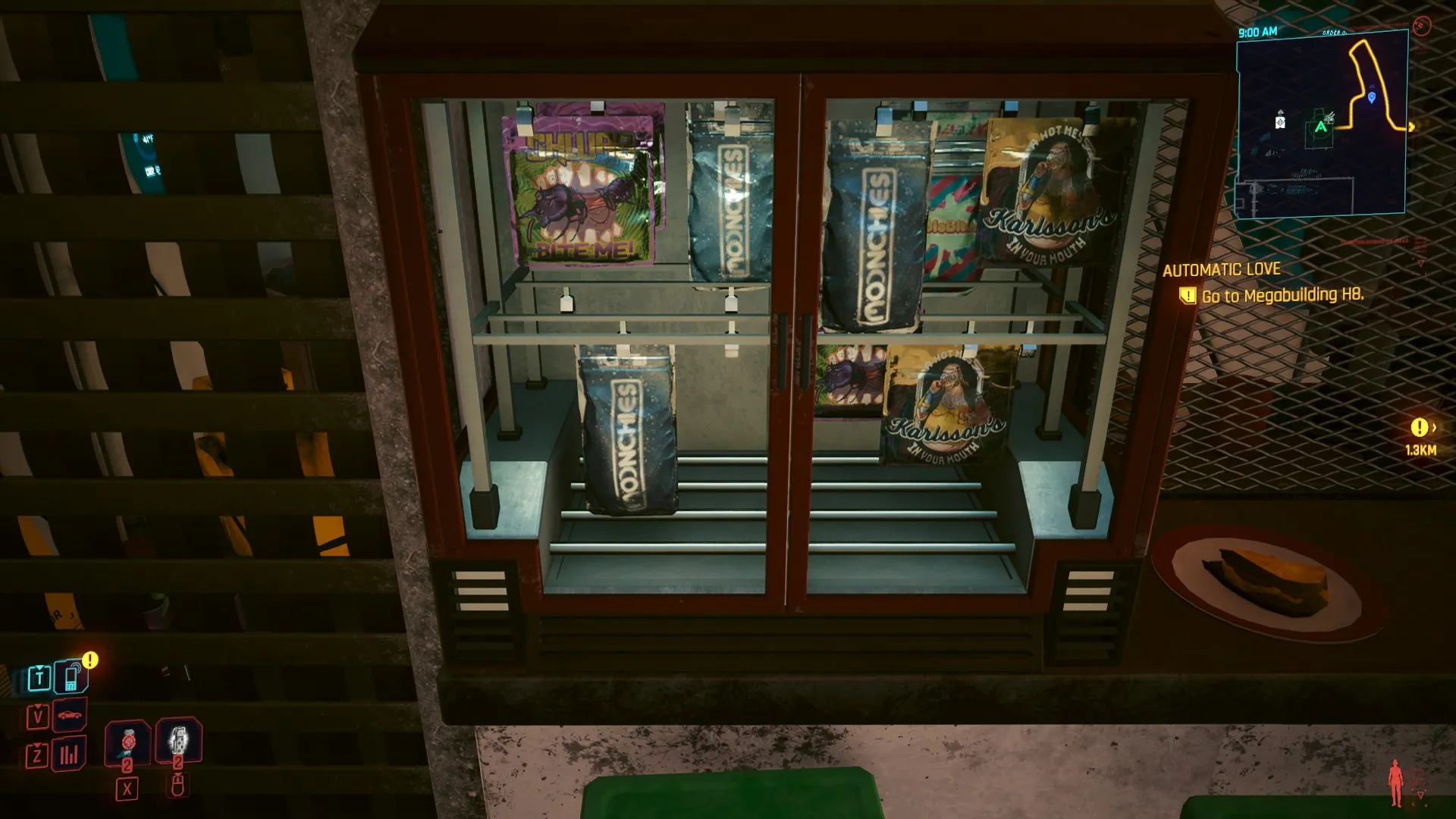
Task: Select the grenade quick slot
Action: (x=178, y=740)
